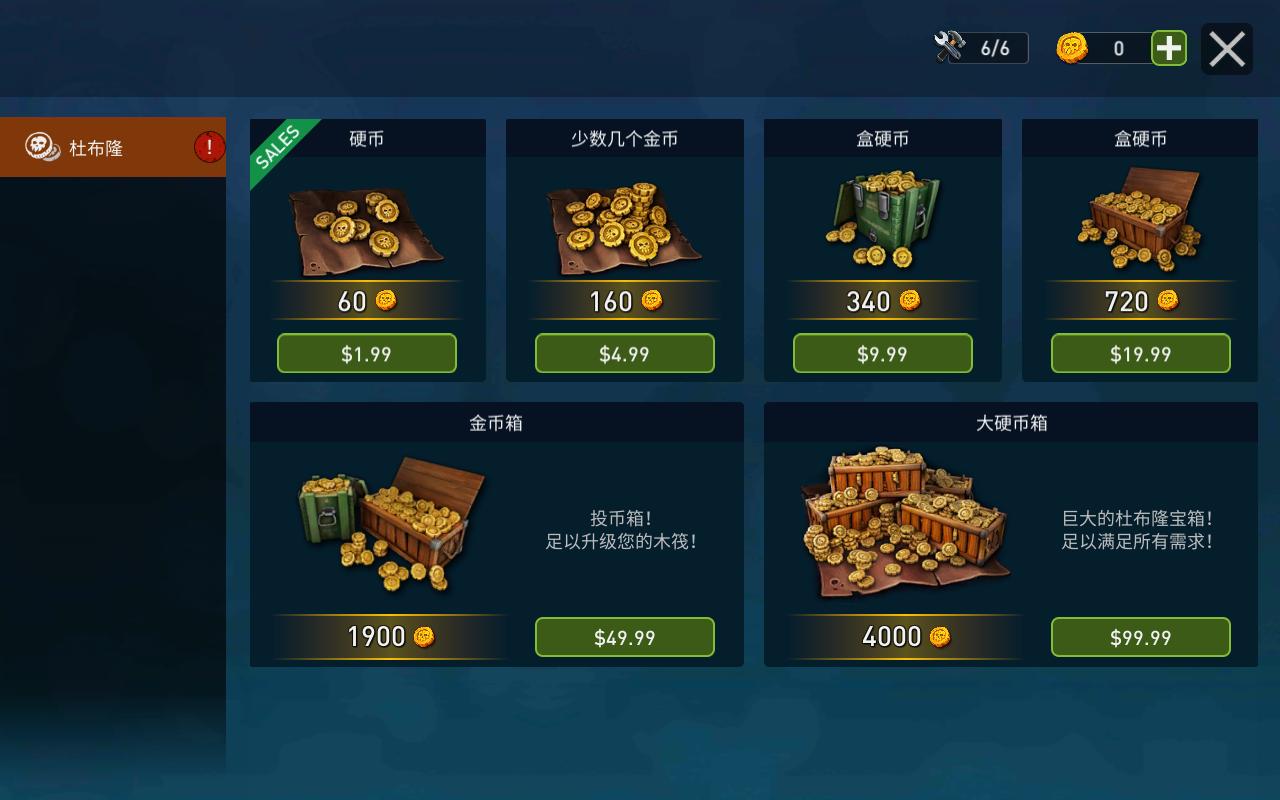This screenshot has height=800, width=1280.
Task: Buy the 60 coin pack for $1.99
Action: 367,354
